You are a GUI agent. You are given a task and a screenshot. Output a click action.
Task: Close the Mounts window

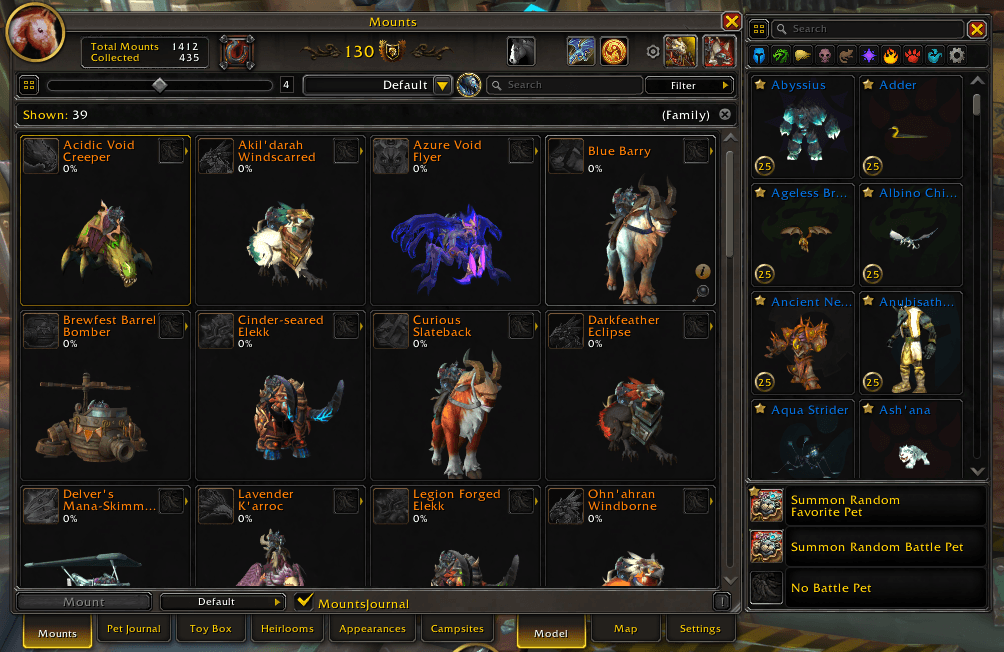coord(731,22)
